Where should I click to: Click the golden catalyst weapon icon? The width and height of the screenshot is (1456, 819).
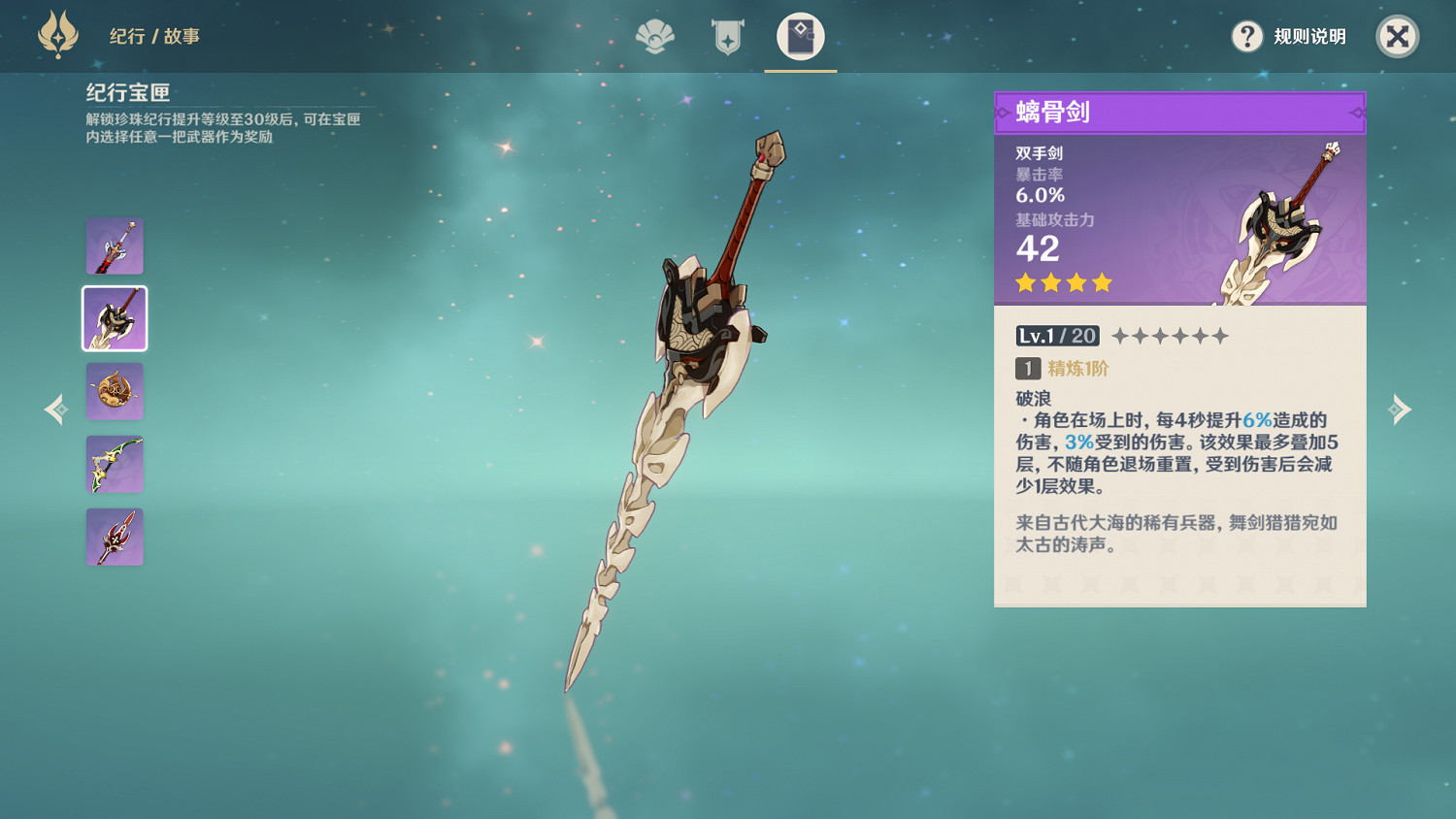click(115, 391)
